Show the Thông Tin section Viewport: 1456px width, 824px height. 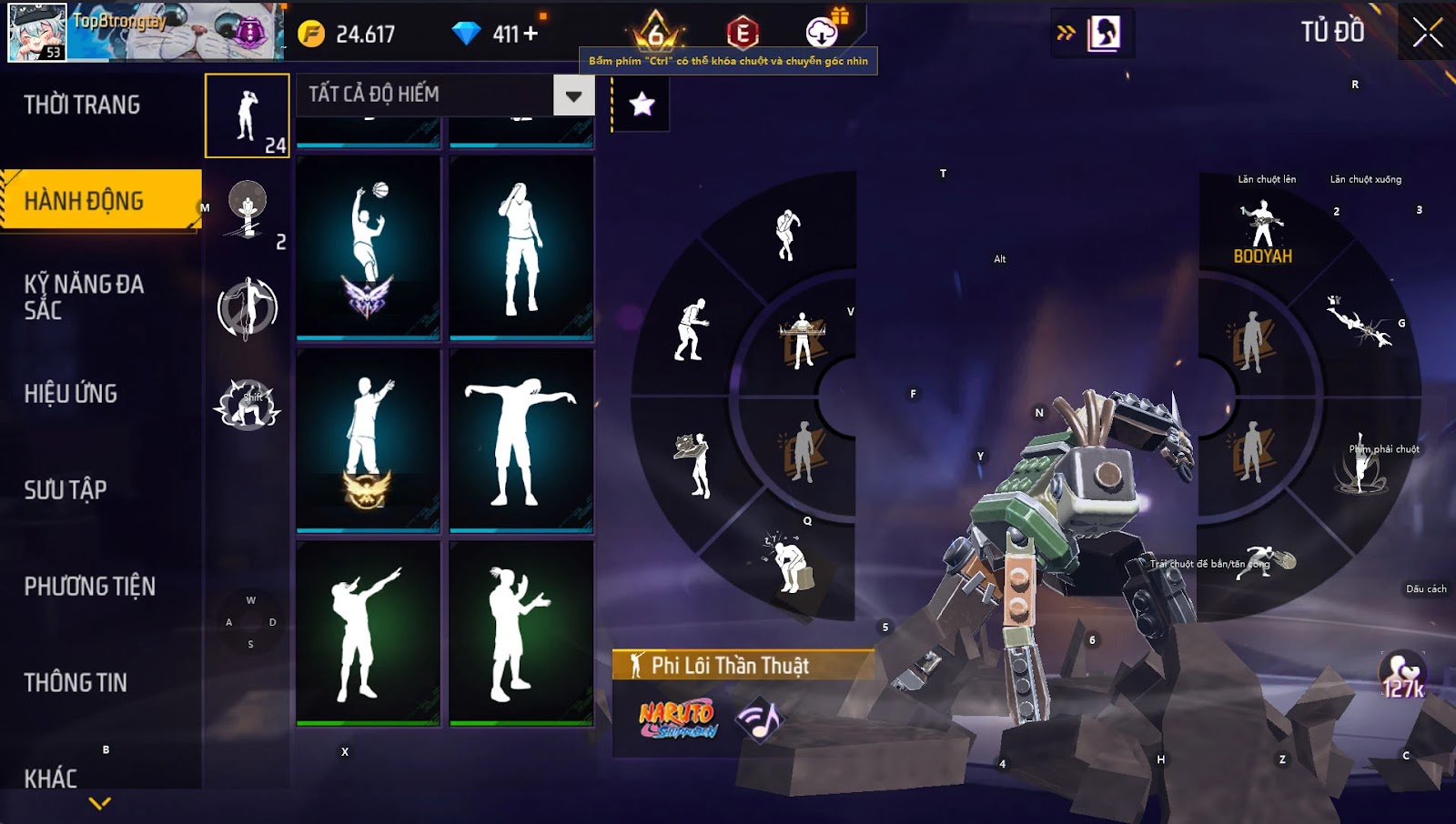76,683
